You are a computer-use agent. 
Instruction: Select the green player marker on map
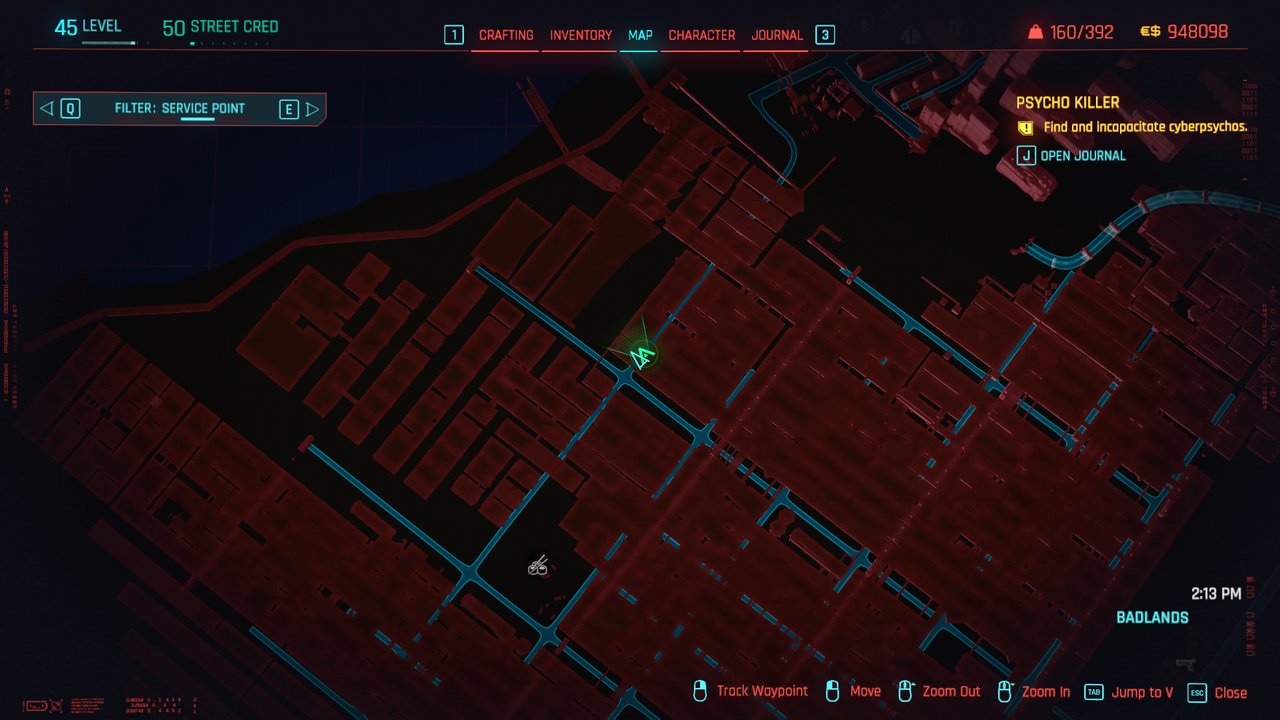coord(642,355)
